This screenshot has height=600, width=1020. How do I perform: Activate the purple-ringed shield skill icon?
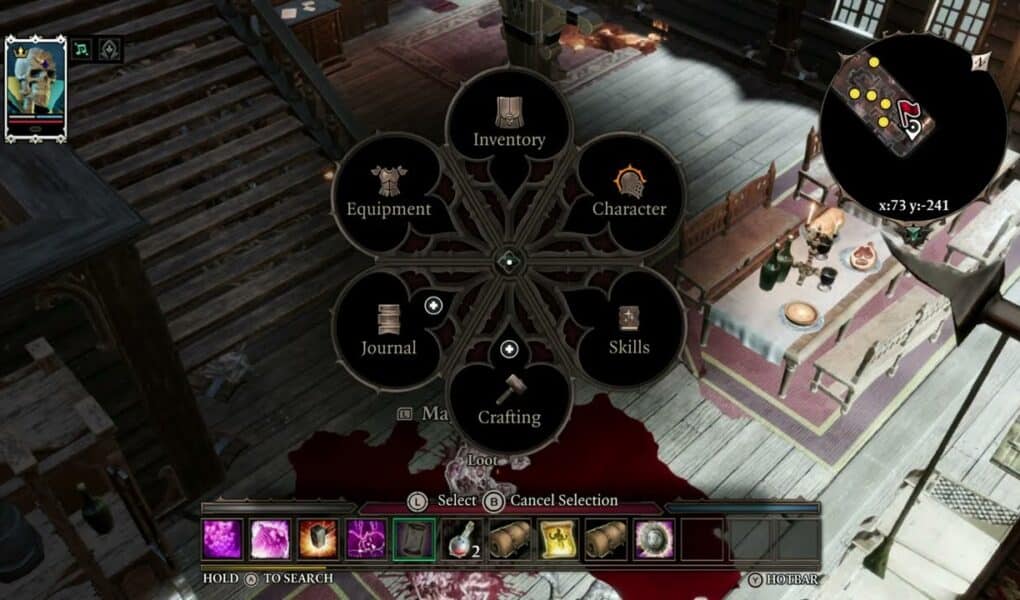pos(653,540)
